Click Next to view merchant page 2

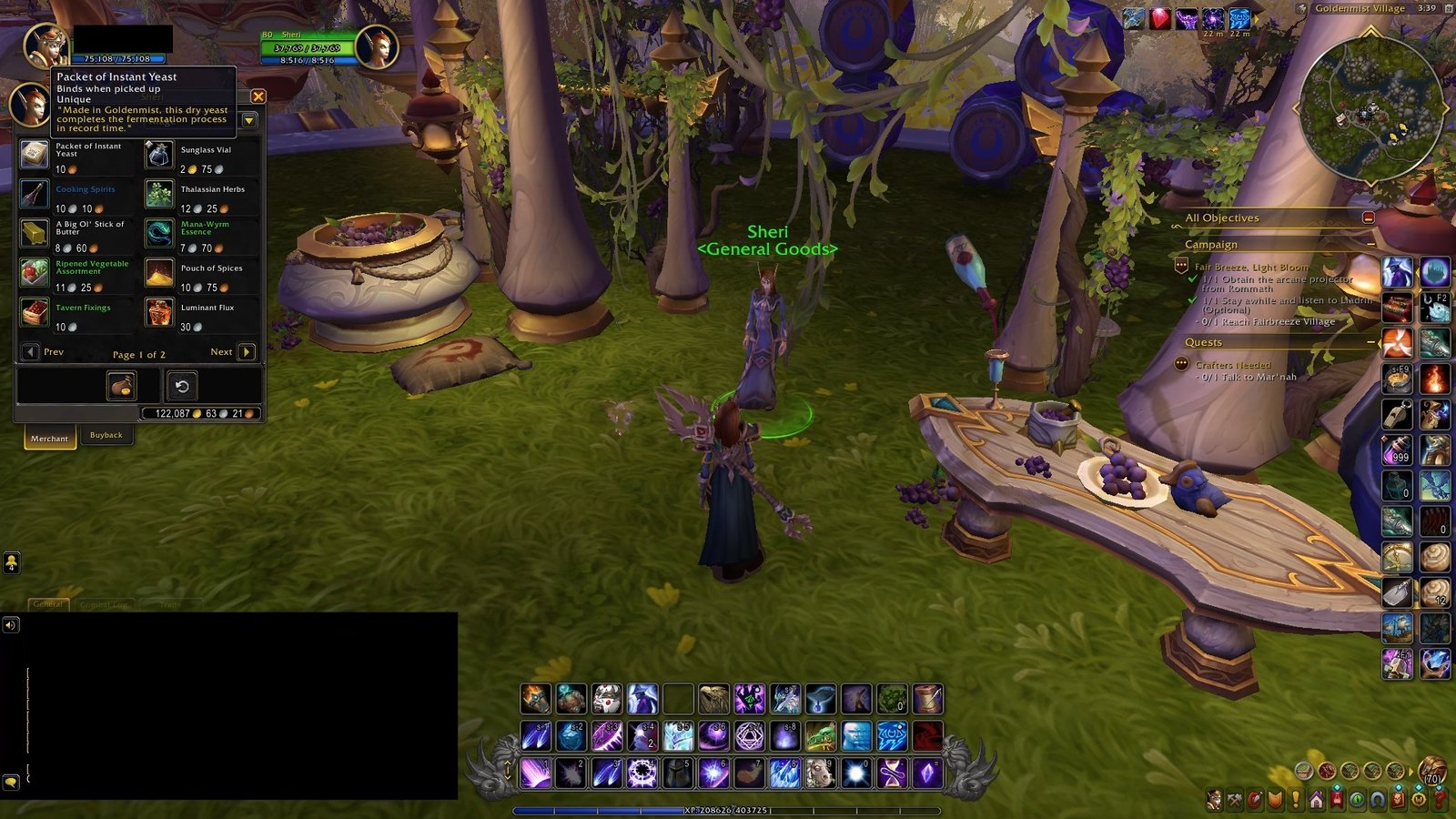click(247, 351)
